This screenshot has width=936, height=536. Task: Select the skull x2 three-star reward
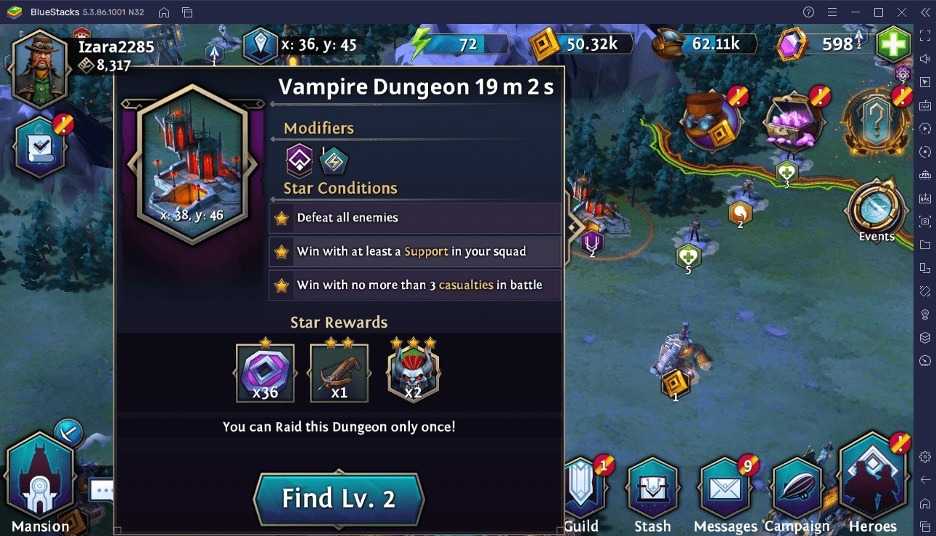coord(413,373)
